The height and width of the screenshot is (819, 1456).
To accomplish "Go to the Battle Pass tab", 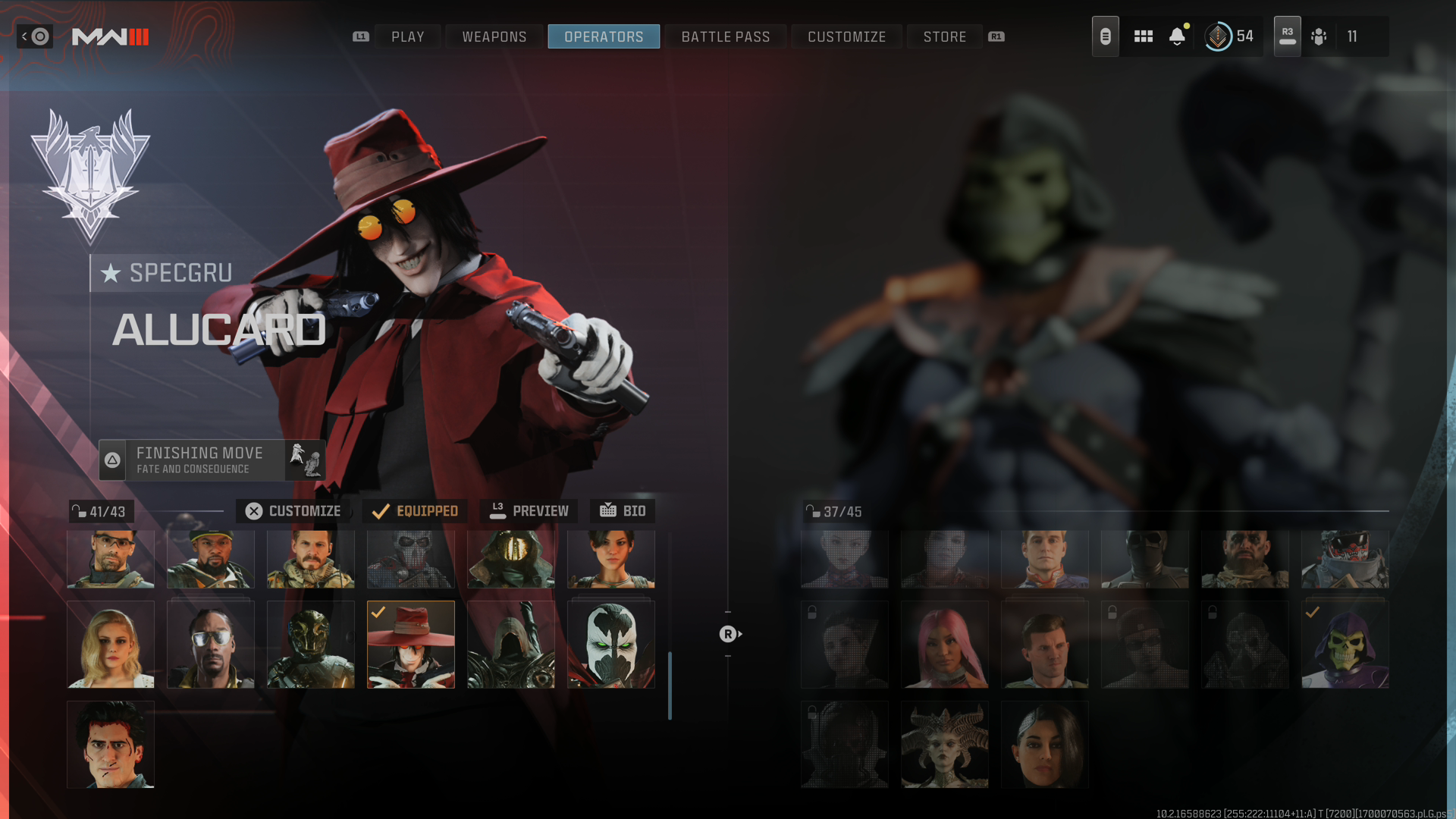I will (725, 36).
